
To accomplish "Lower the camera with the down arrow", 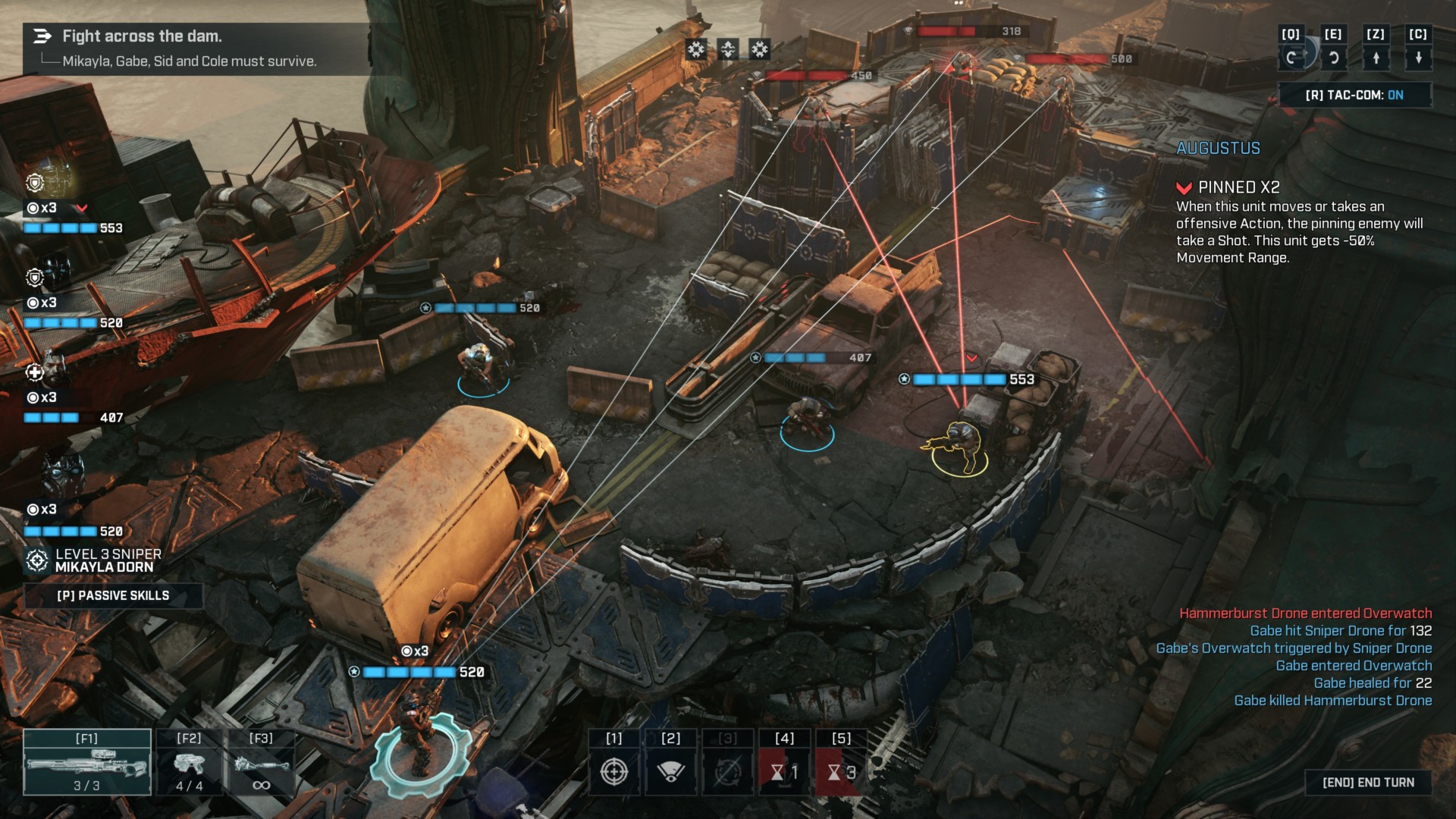I will click(x=1418, y=57).
